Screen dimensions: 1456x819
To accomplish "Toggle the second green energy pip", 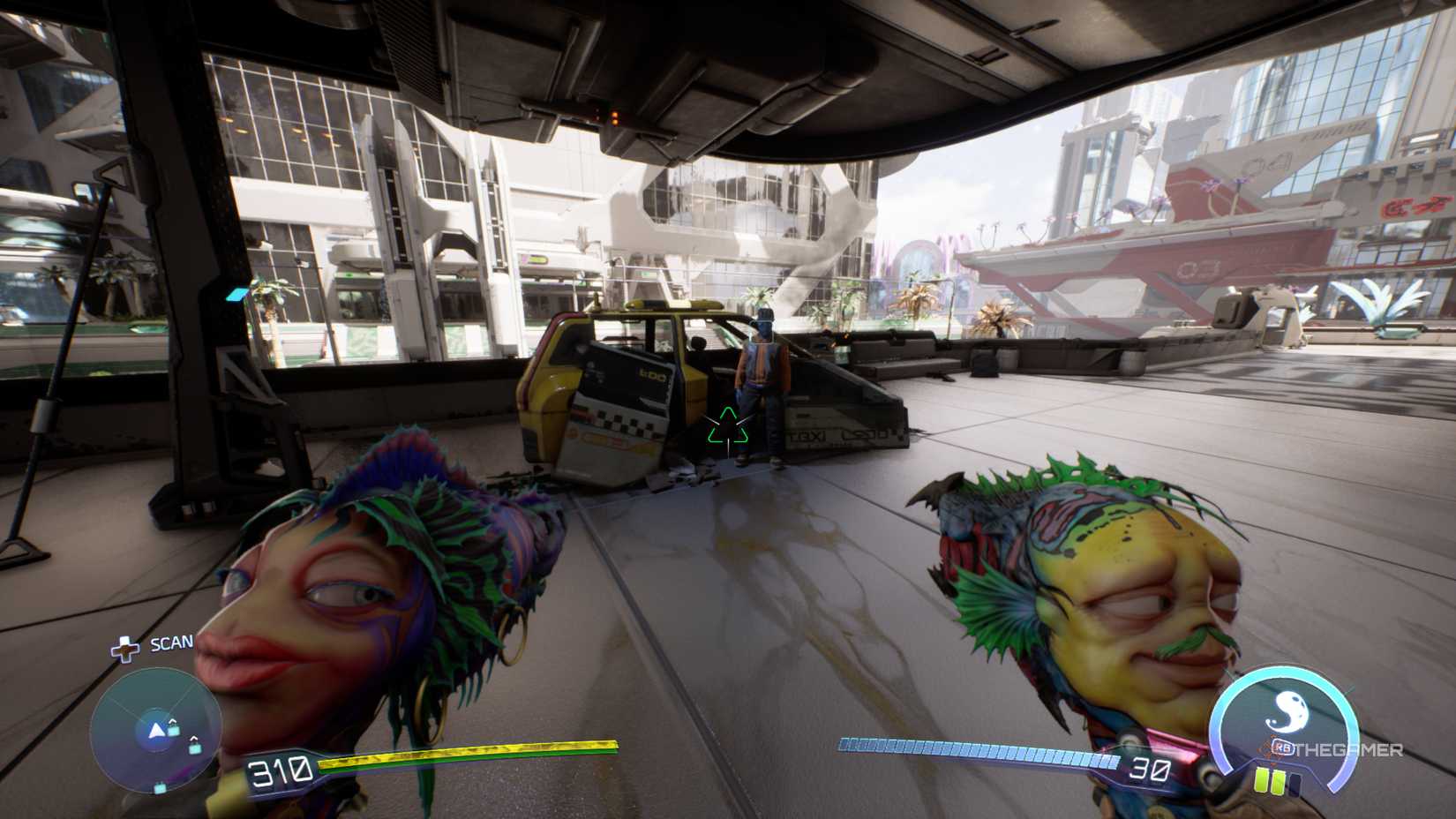I will [x=1279, y=781].
